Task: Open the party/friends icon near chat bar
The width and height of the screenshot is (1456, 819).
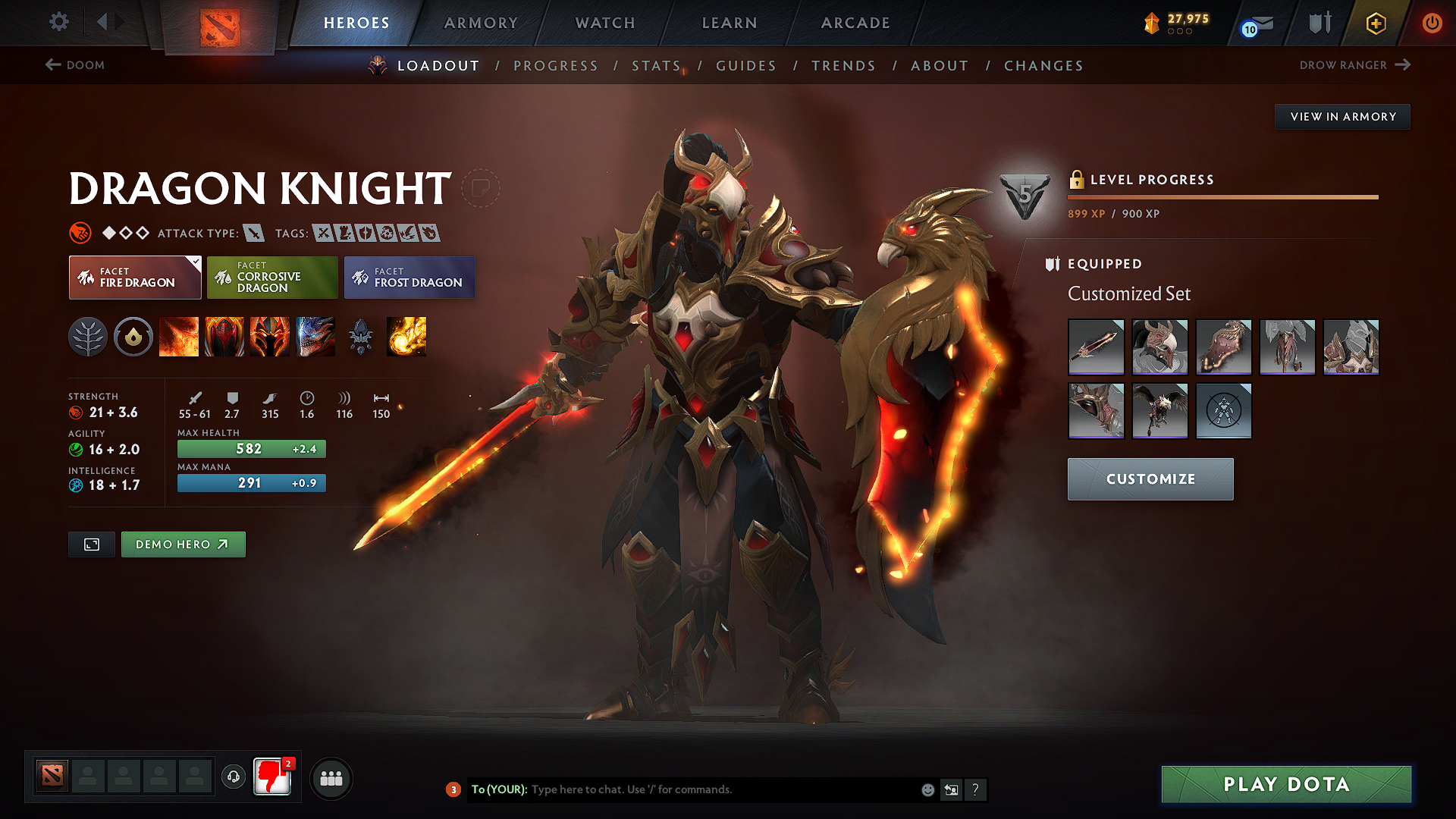Action: (331, 777)
